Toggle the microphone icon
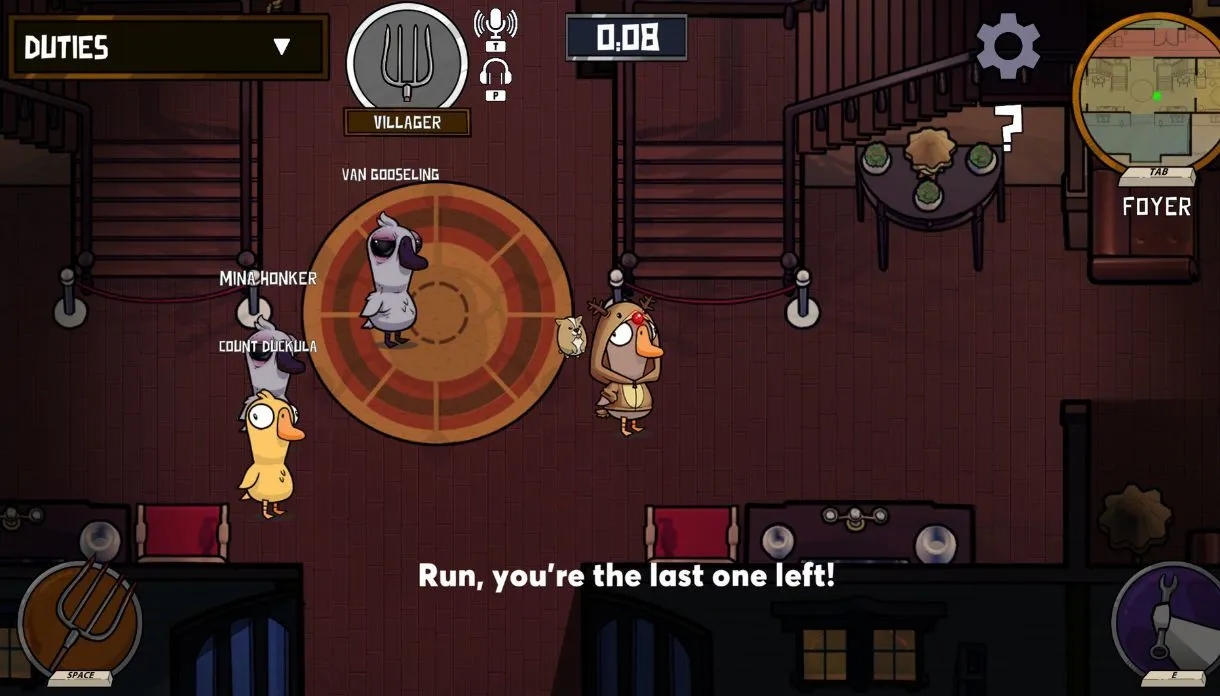The image size is (1220, 696). (495, 25)
